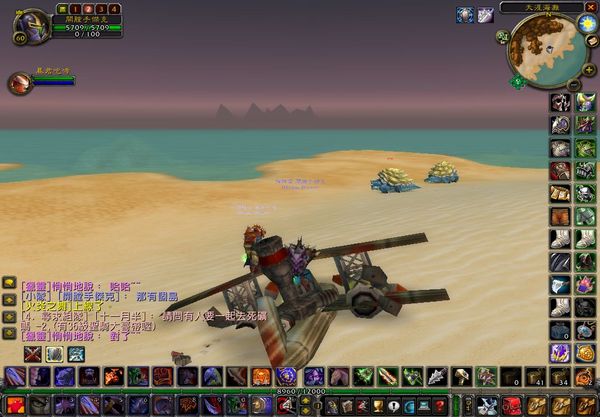Click the red question mark help button

pos(439,404)
